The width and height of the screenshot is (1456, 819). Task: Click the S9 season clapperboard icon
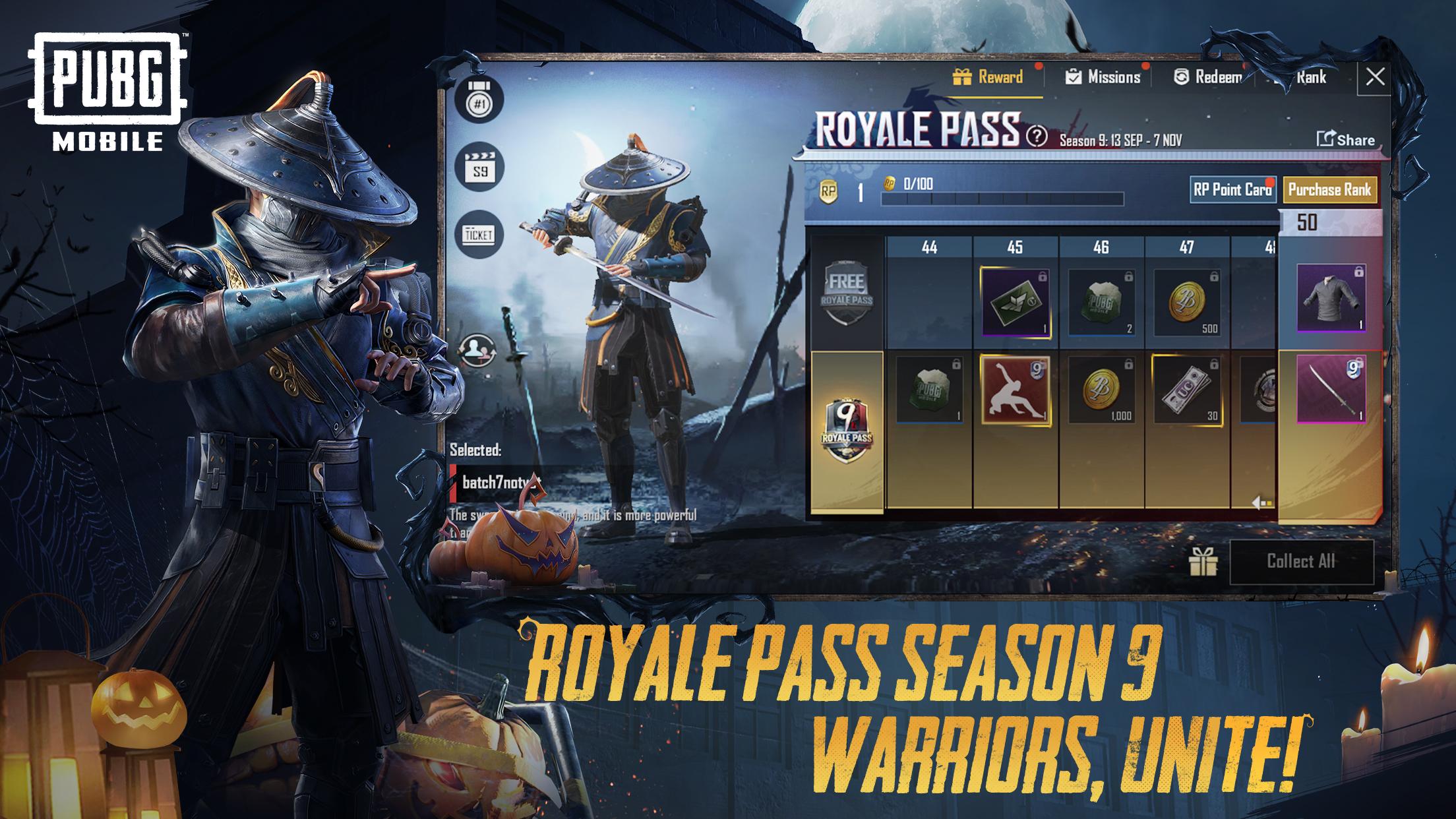pyautogui.click(x=481, y=167)
